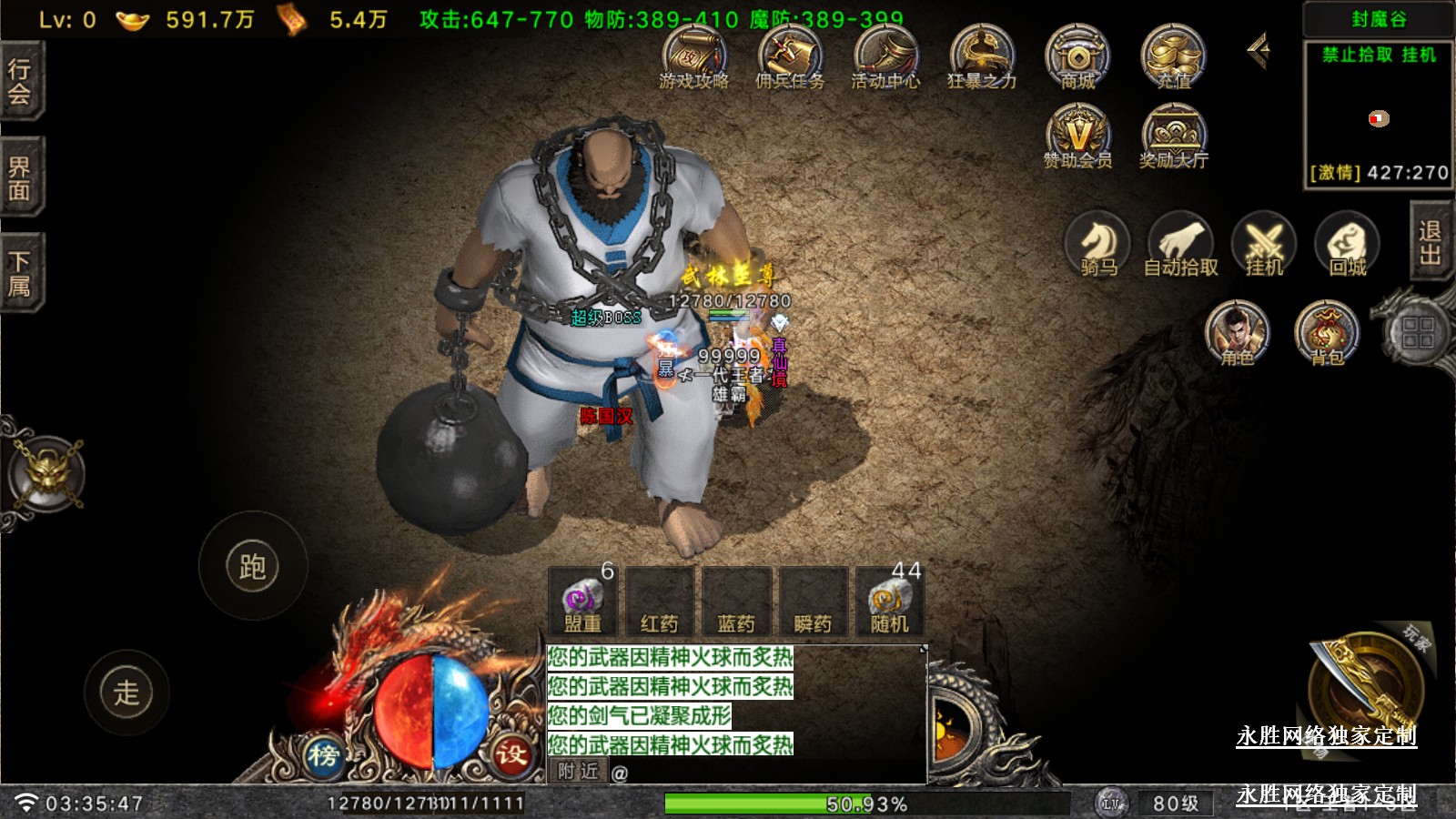Activate the 狂暴之力 berserk power icon
Image resolution: width=1456 pixels, height=819 pixels.
[x=981, y=56]
